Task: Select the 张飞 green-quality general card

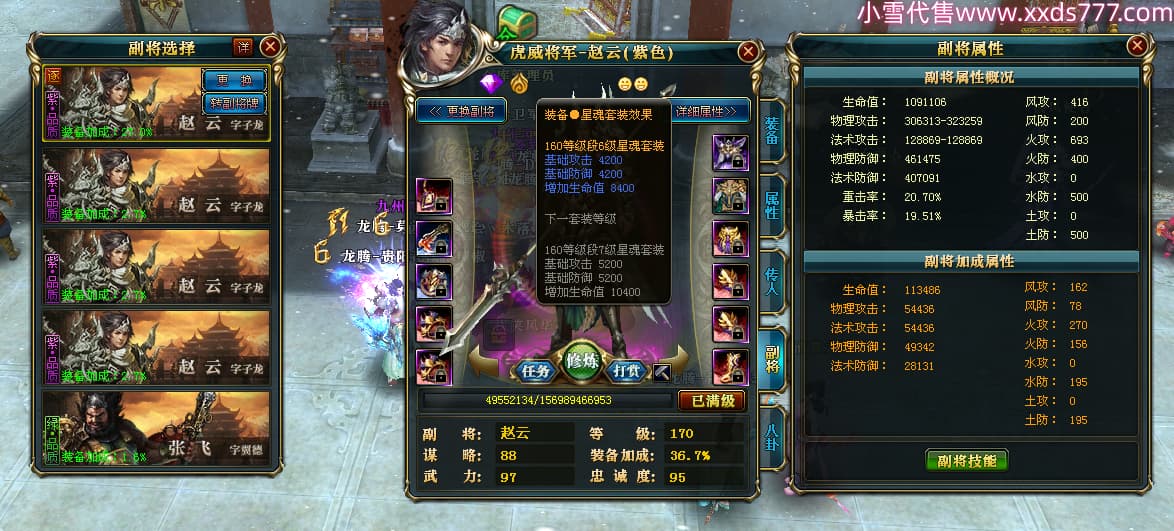Action: pyautogui.click(x=156, y=428)
